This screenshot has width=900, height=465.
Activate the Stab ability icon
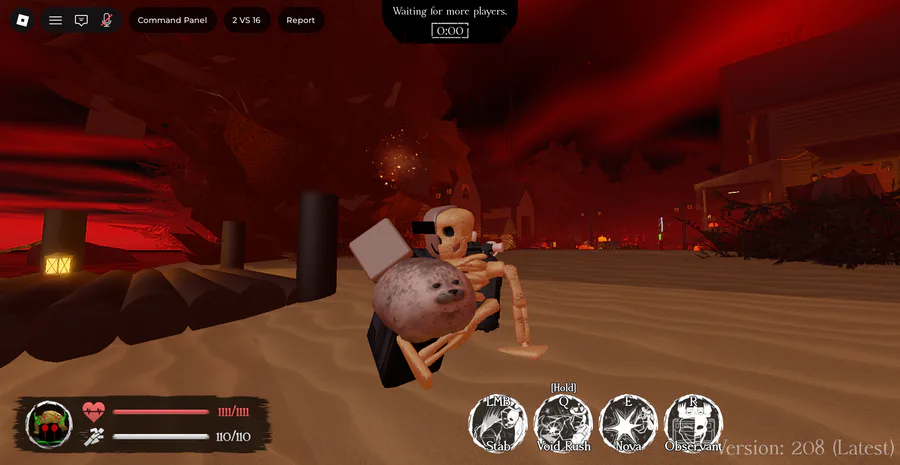pos(498,422)
